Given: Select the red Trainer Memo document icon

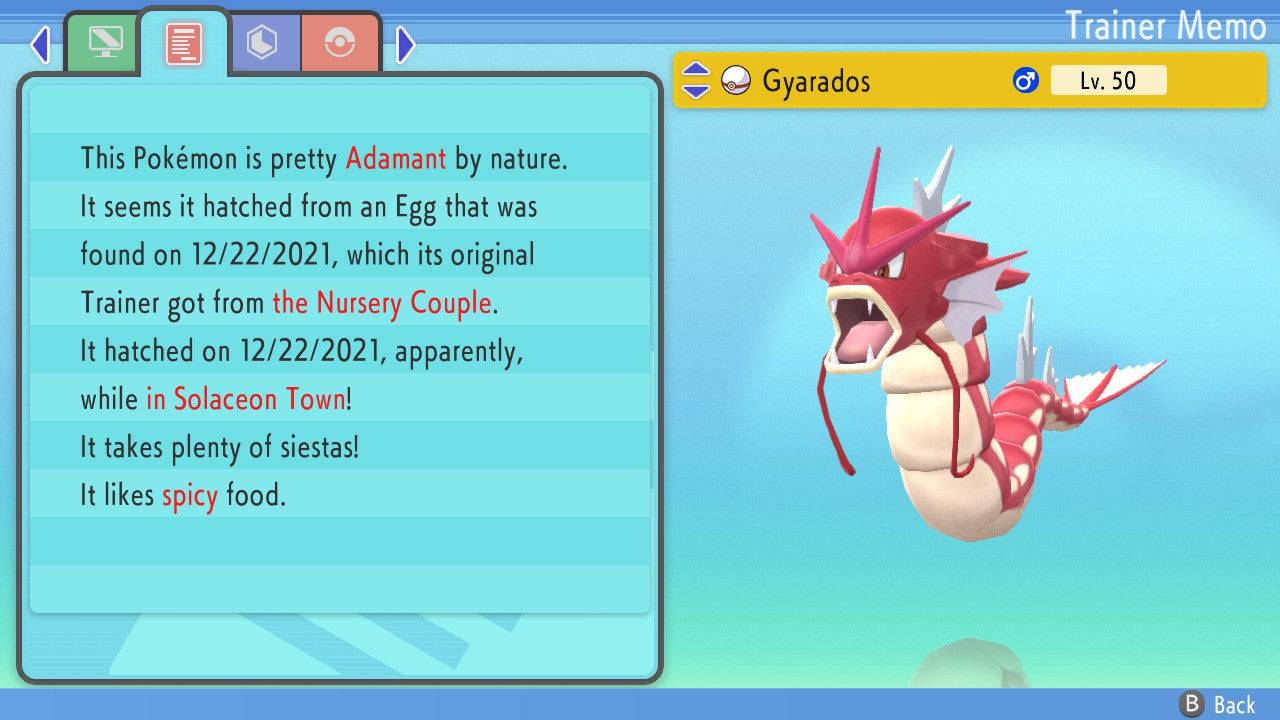Looking at the screenshot, I should pos(182,41).
